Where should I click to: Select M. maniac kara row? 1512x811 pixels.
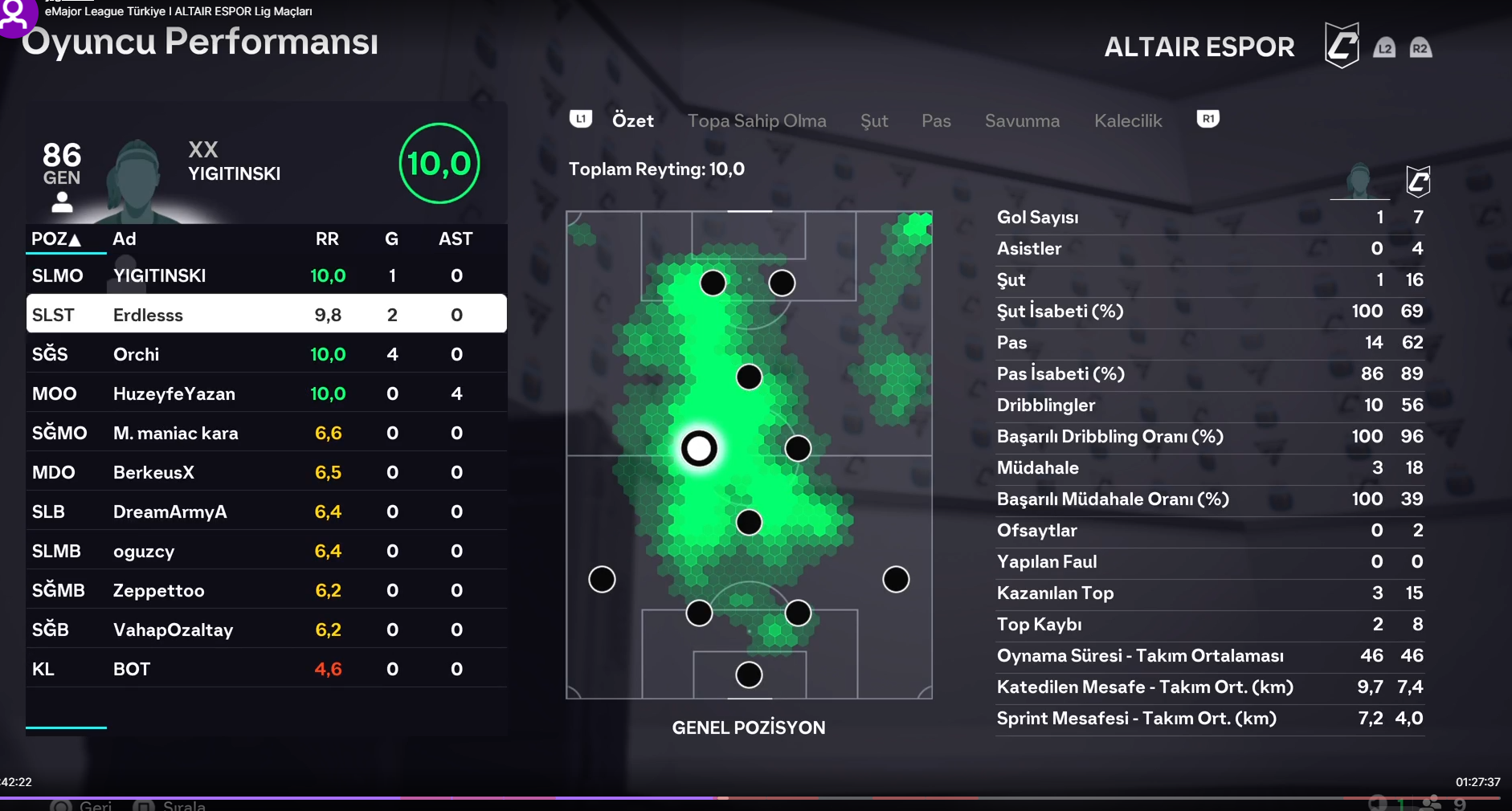pos(266,433)
